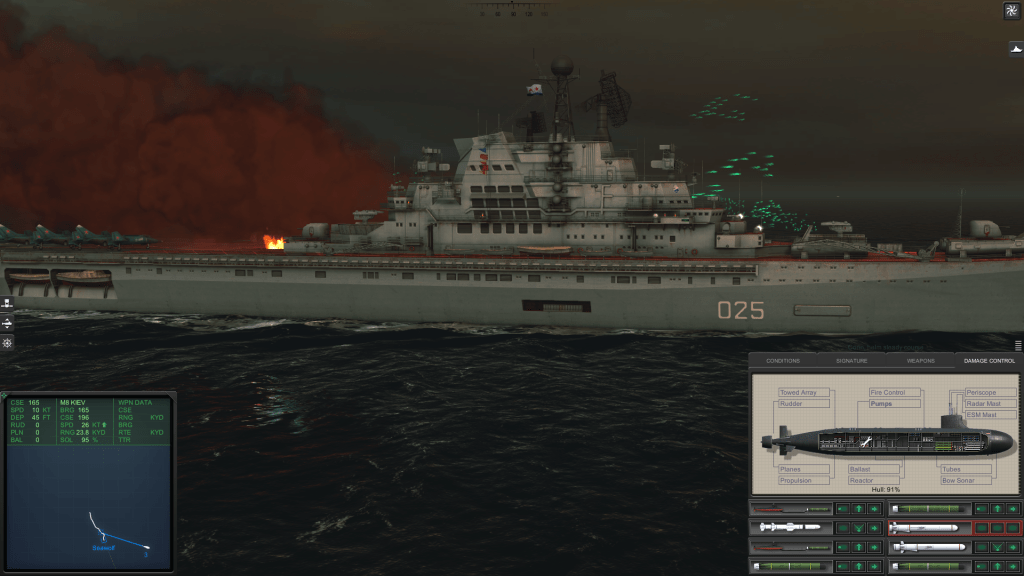Open the Signature tab
This screenshot has width=1024, height=576.
(x=852, y=360)
